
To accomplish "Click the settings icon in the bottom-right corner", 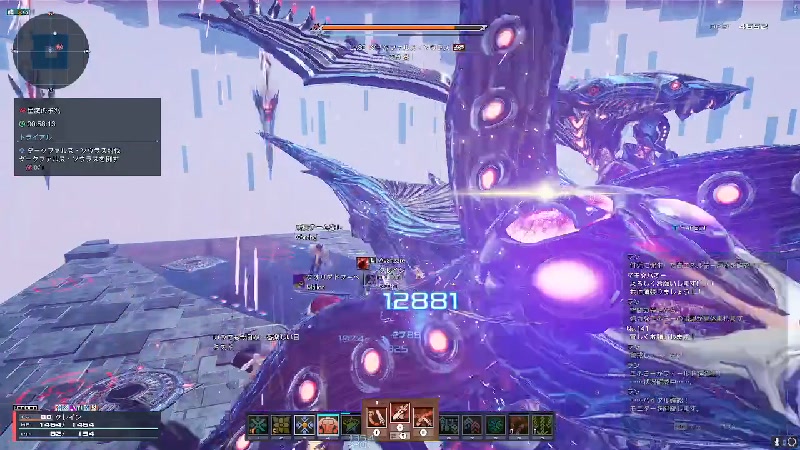I will (x=777, y=440).
